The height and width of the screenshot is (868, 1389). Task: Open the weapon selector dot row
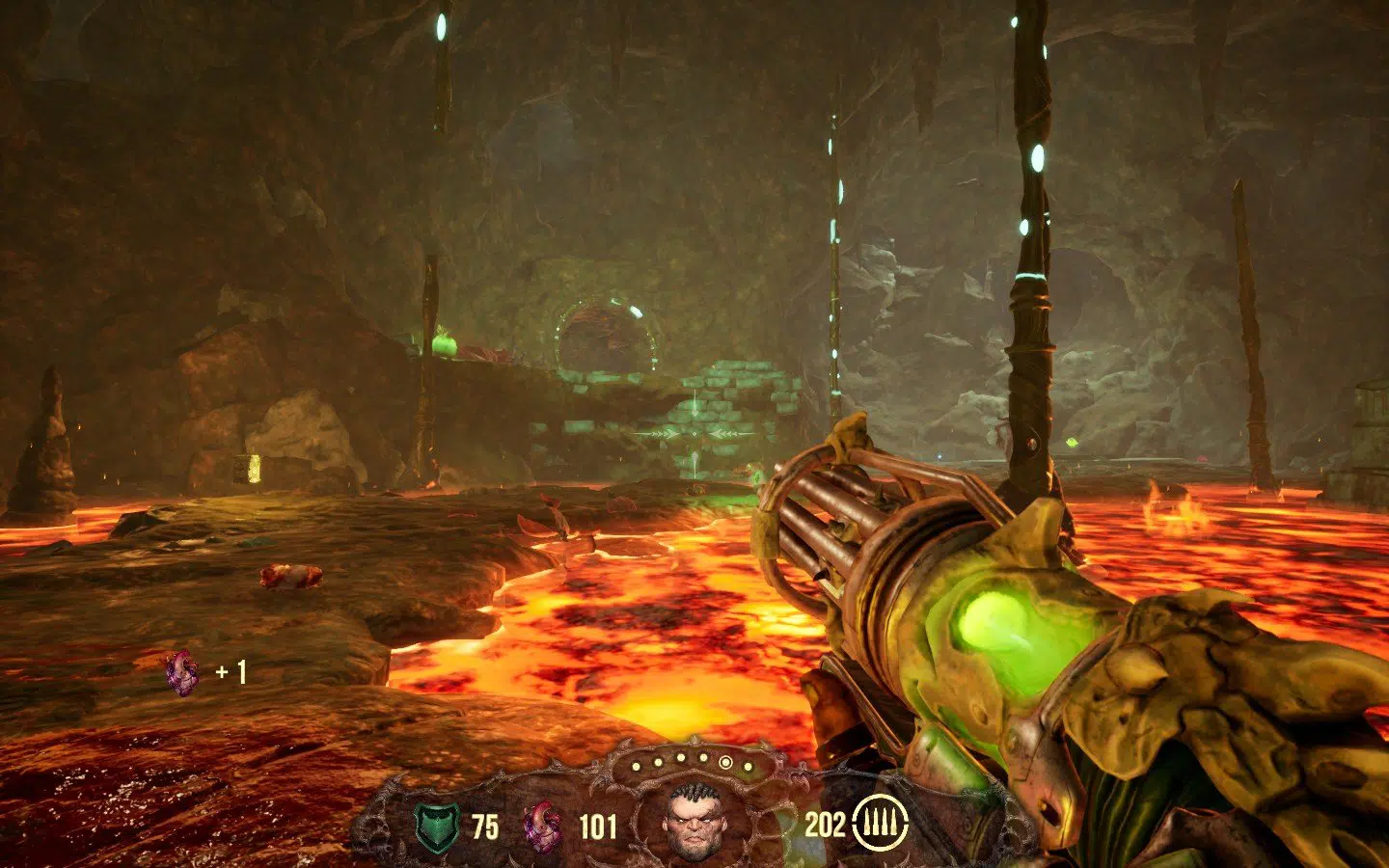691,762
